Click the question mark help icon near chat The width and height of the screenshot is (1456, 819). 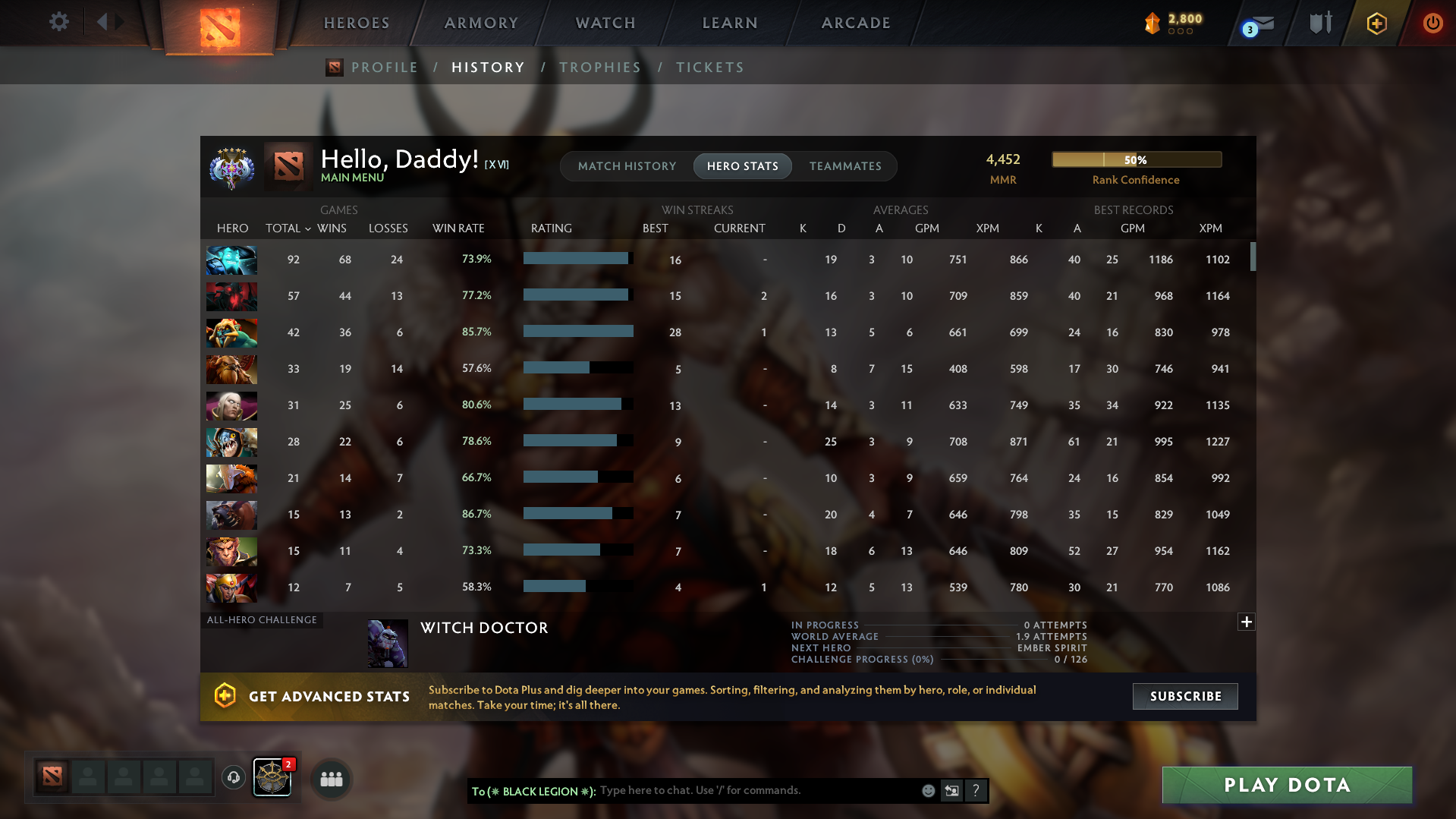(x=976, y=790)
